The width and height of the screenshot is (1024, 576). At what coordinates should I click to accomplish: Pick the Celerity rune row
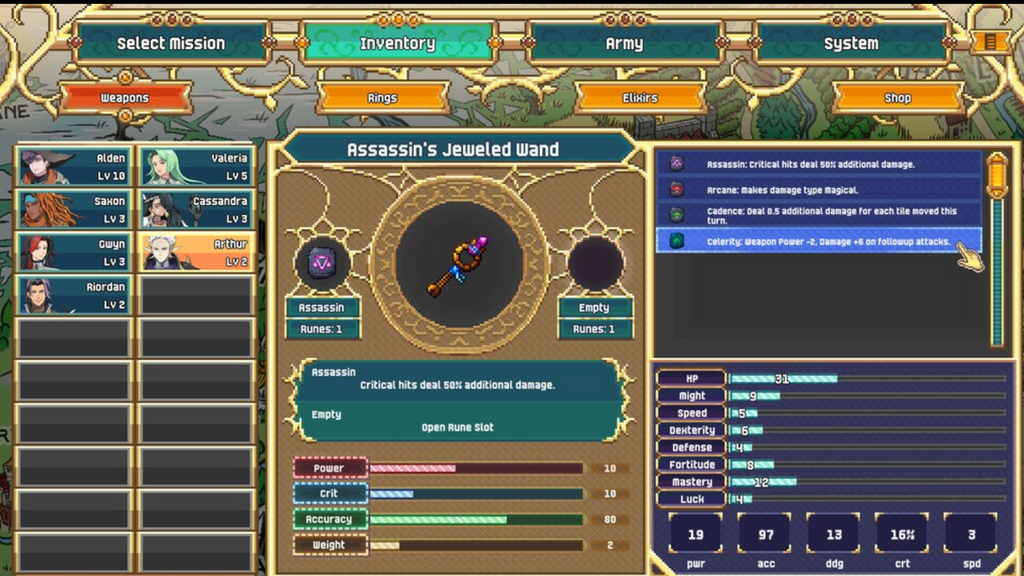[x=818, y=241]
